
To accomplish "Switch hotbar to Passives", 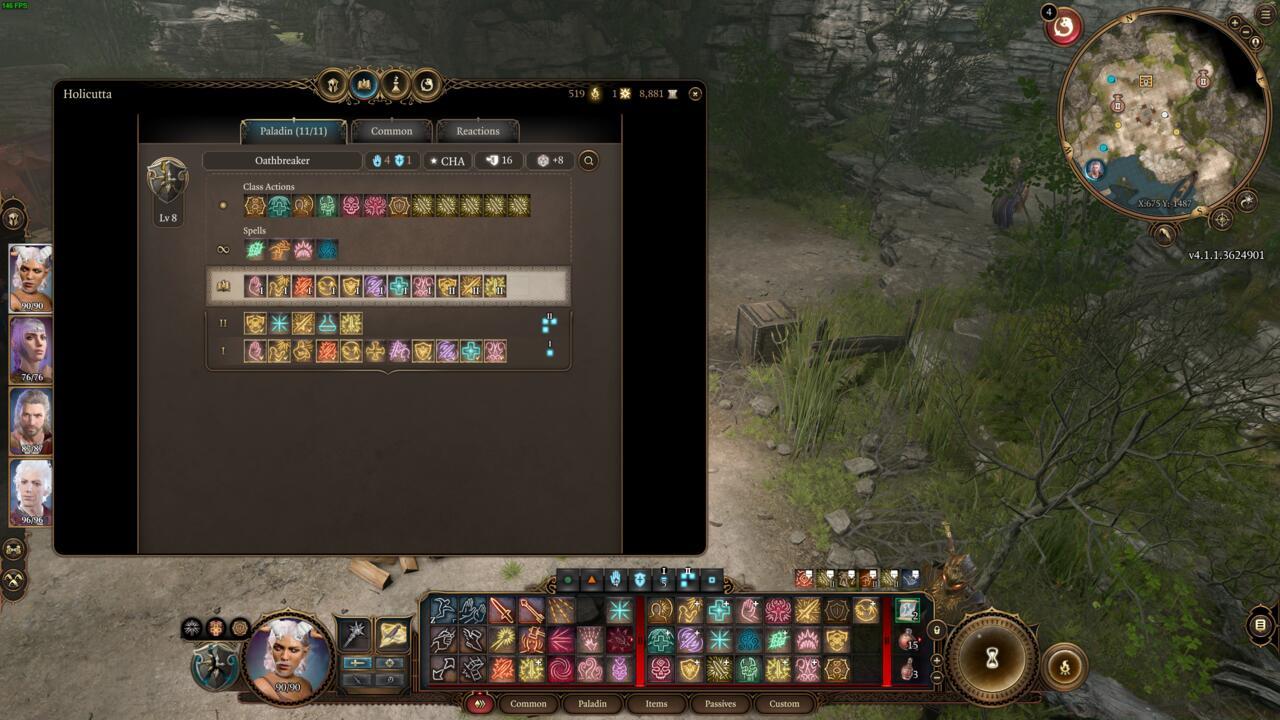I will [720, 704].
